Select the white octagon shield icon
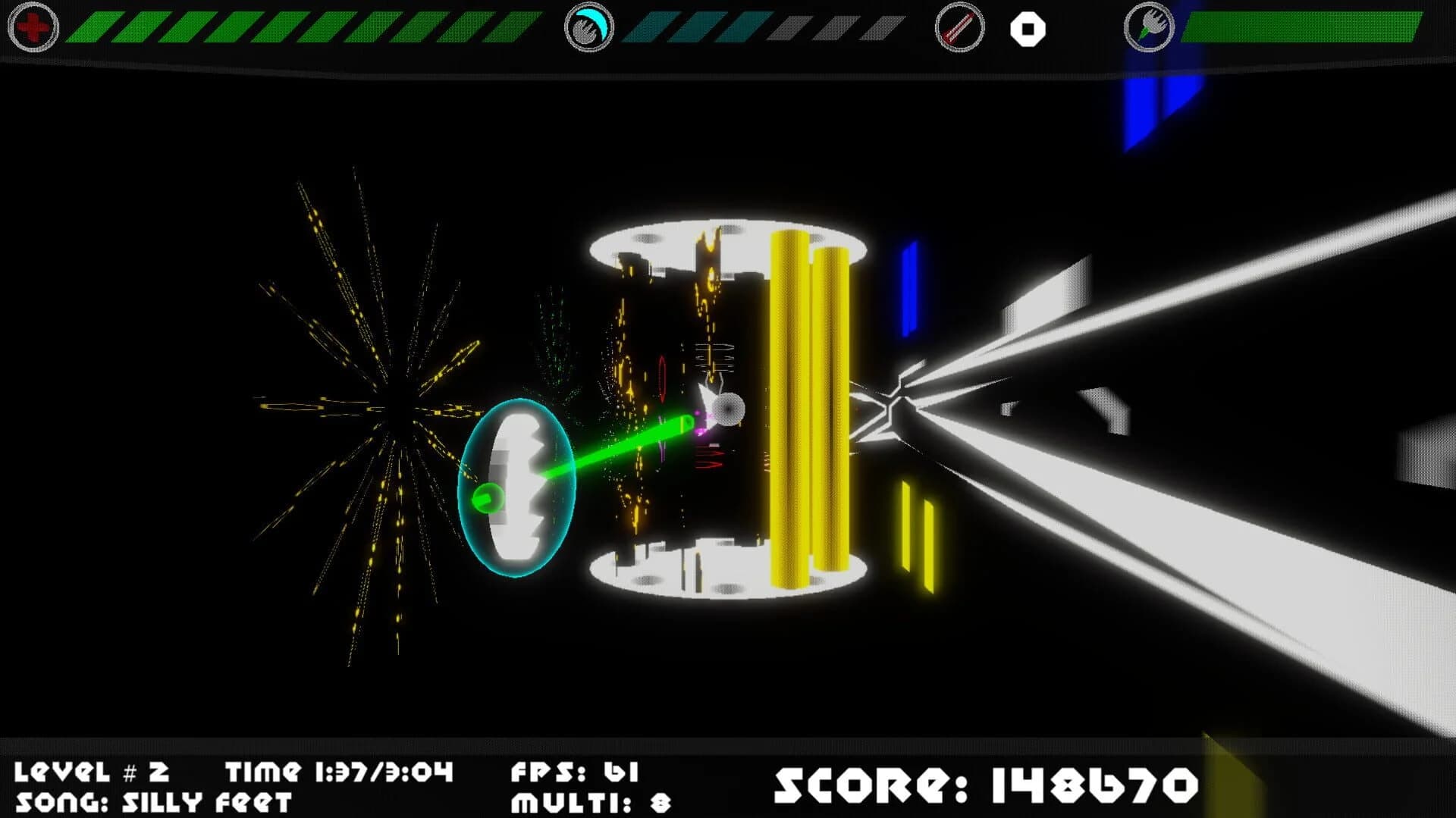The height and width of the screenshot is (818, 1456). (x=1028, y=29)
